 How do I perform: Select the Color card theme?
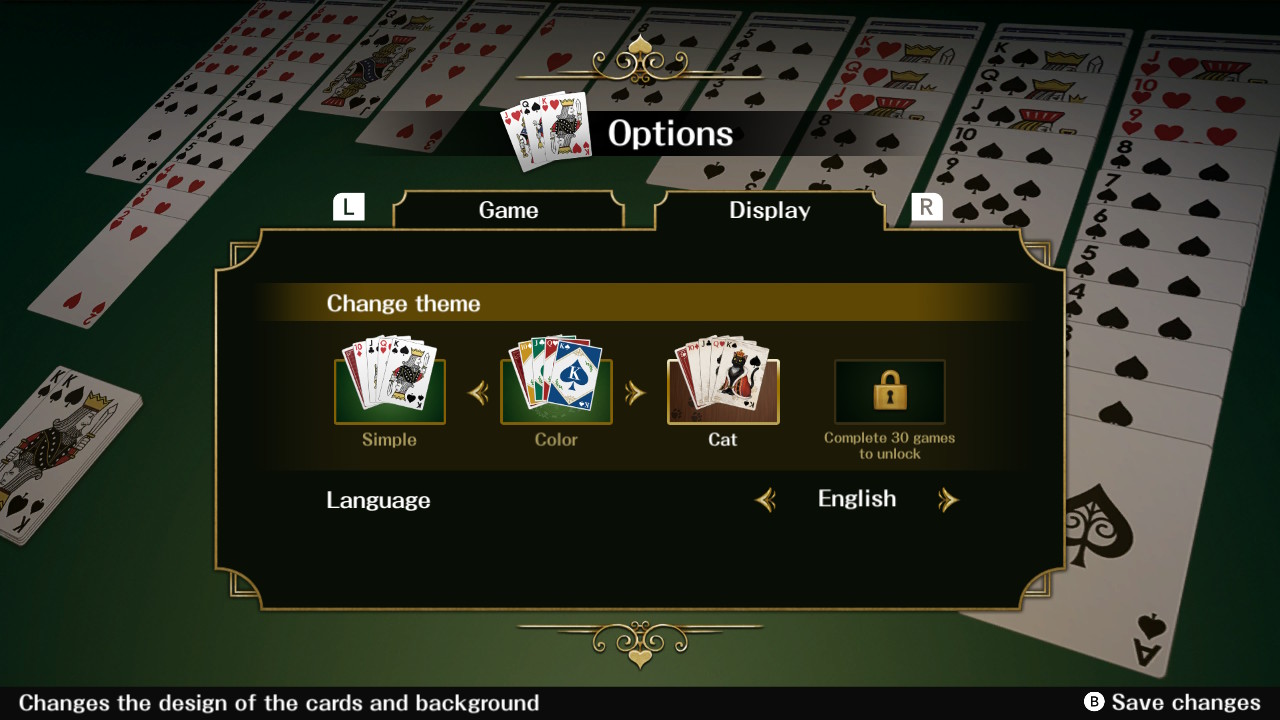pos(556,388)
